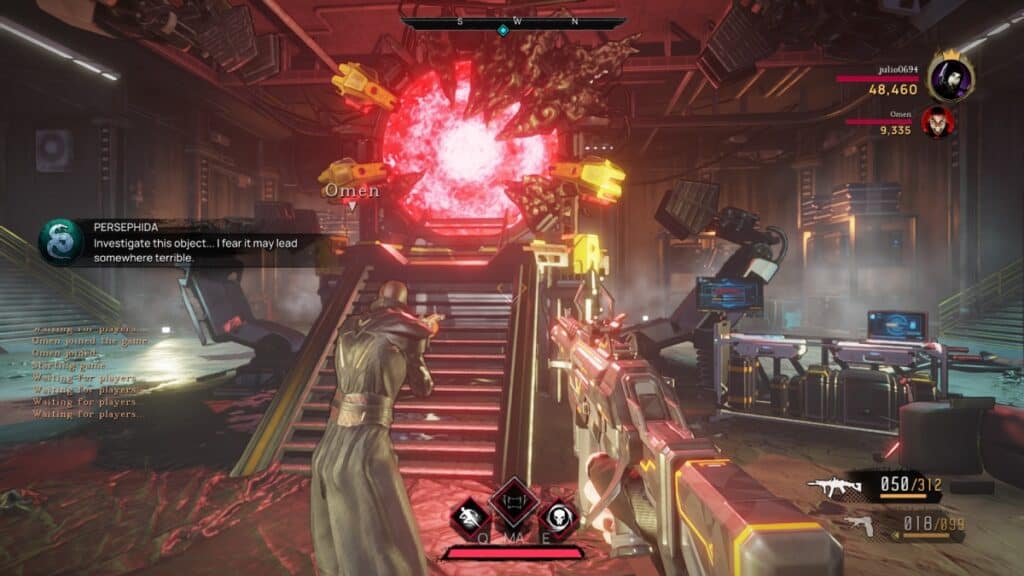Screen dimensions: 1024x576
Task: Open the game event chat log
Action: point(90,370)
